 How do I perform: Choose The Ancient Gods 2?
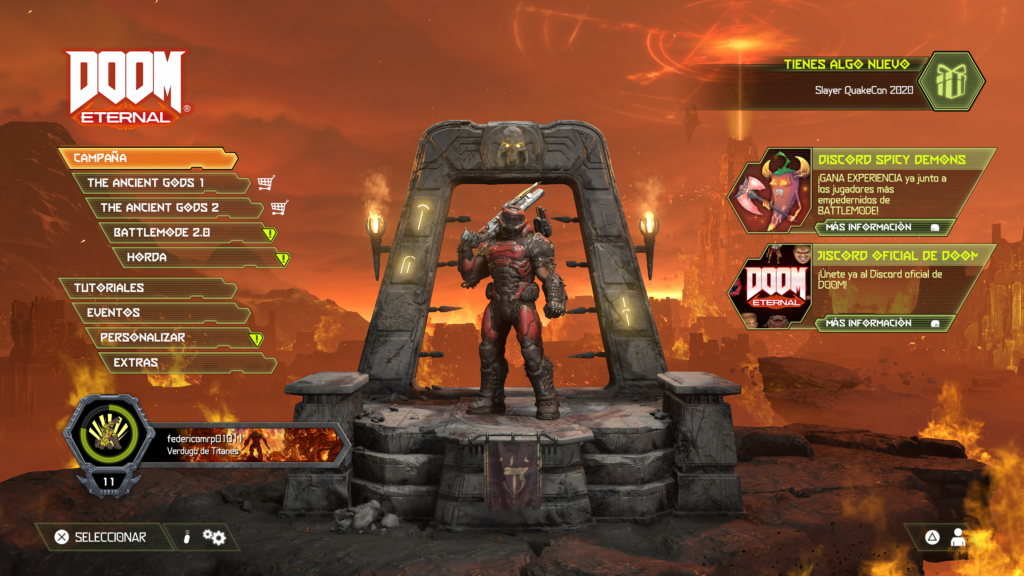[172, 208]
